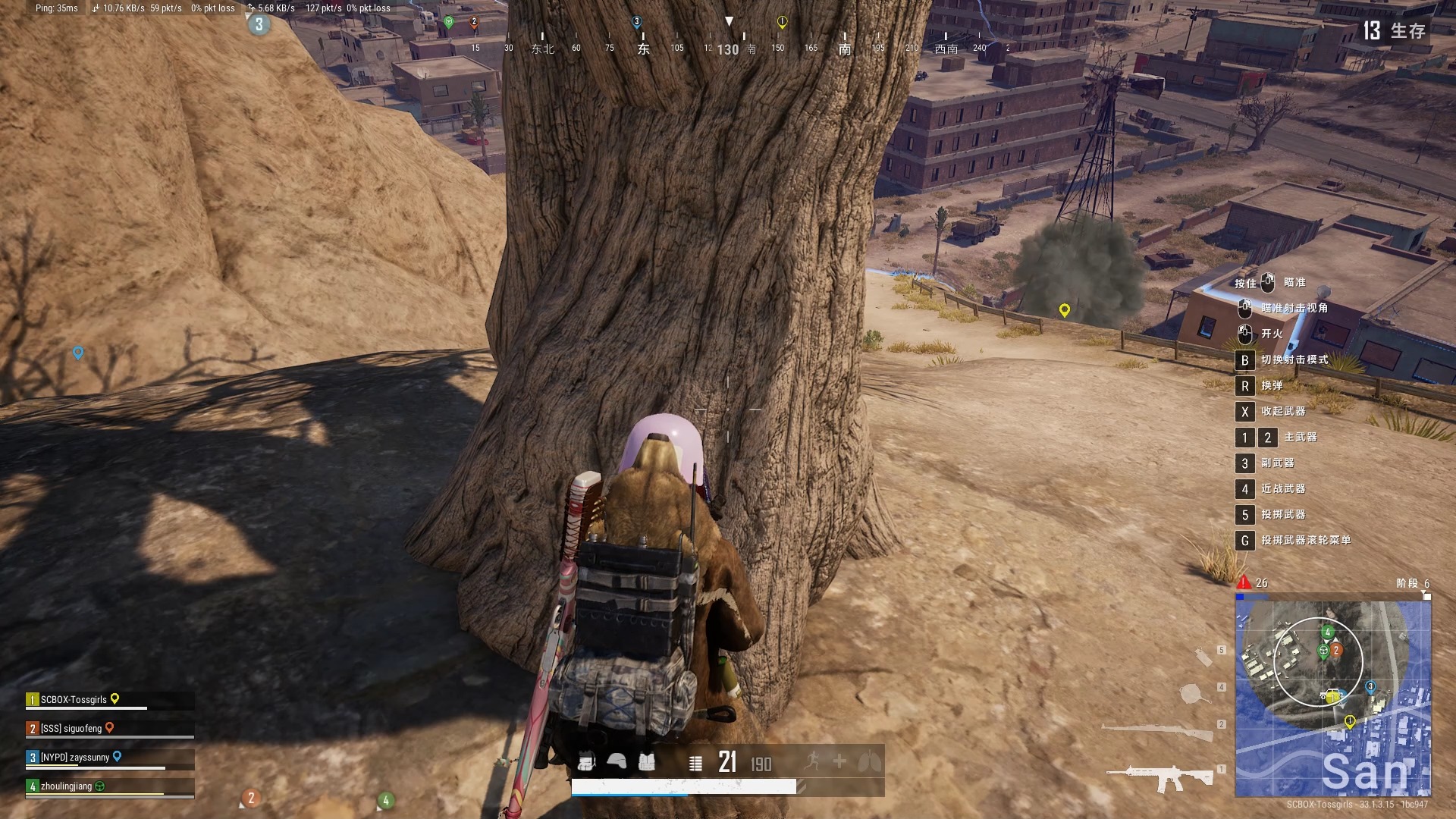Equip the frying pan melee weapon

tap(1193, 693)
